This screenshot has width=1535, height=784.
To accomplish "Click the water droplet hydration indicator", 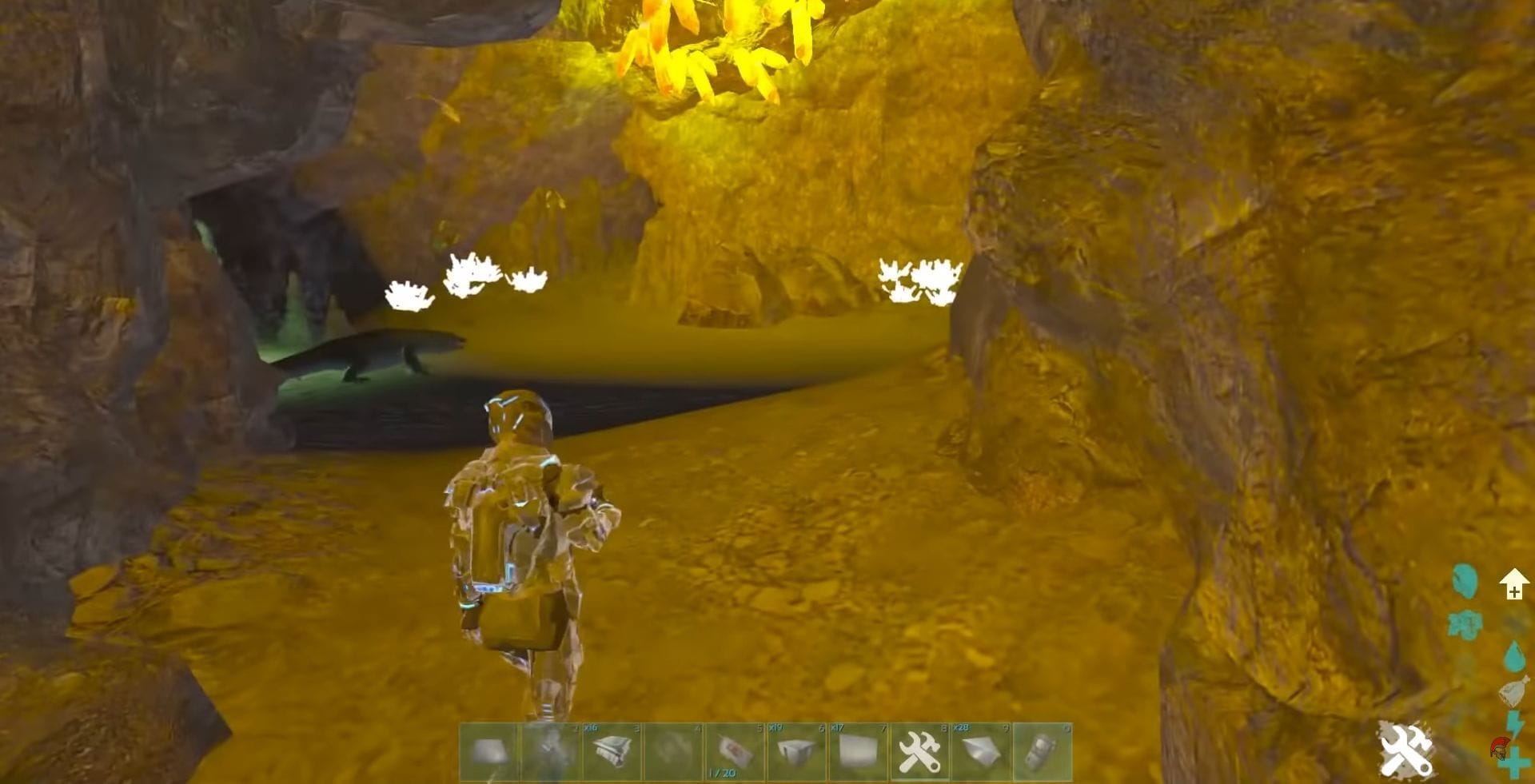I will point(1513,655).
